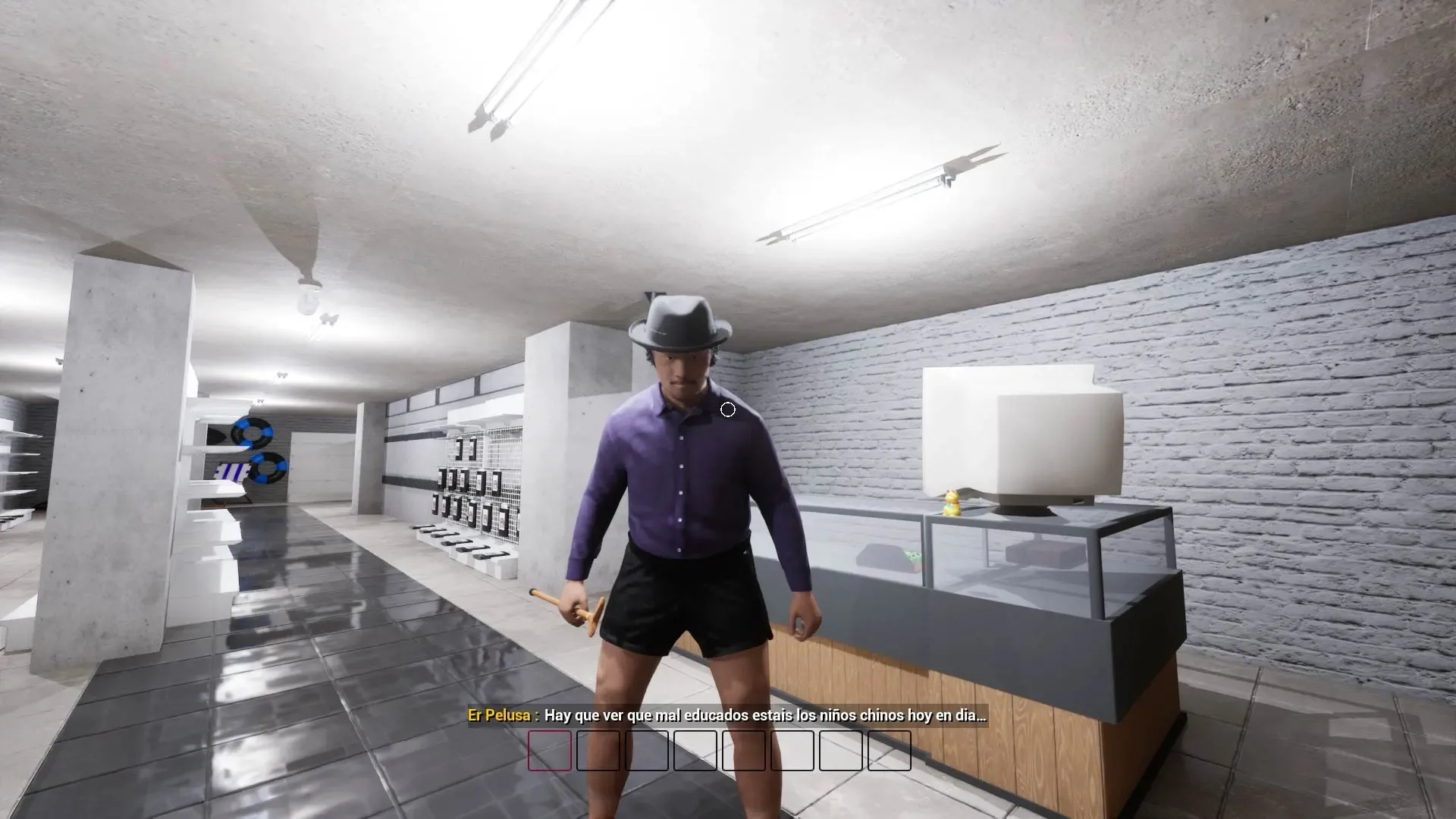Select the third hotbar slot
The width and height of the screenshot is (1456, 819).
647,752
